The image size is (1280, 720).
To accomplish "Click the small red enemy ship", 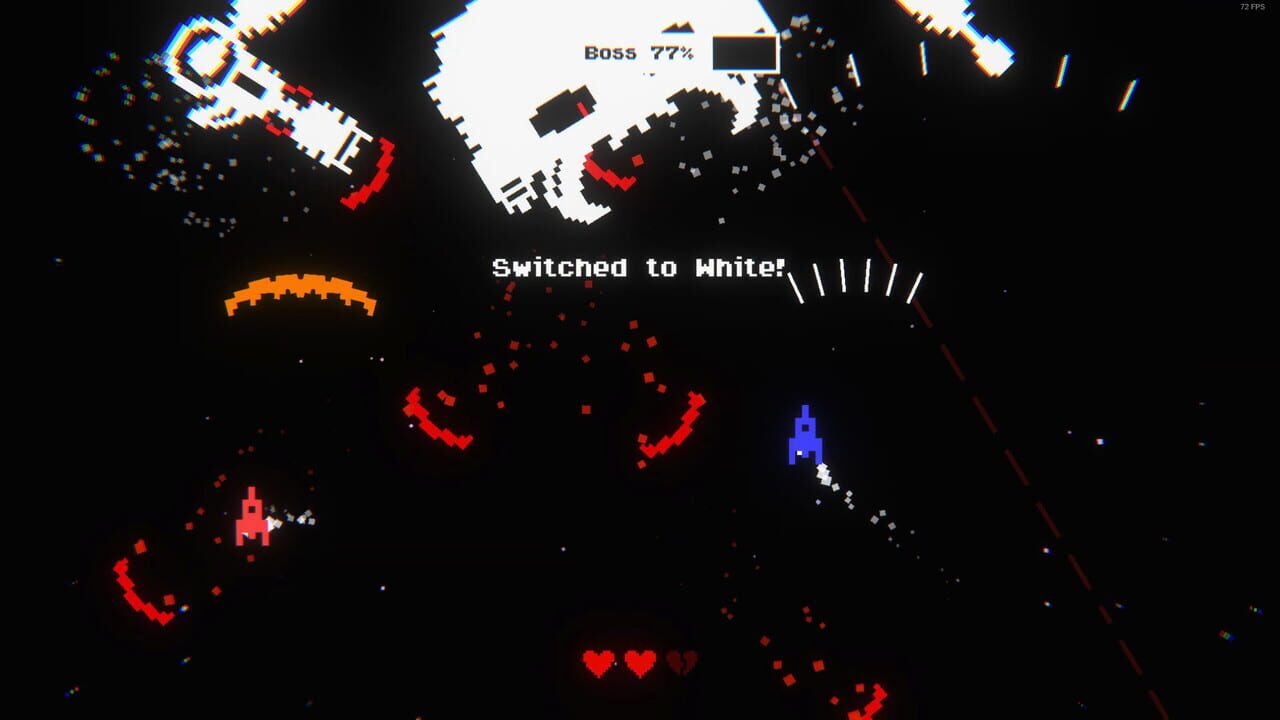I will pyautogui.click(x=252, y=517).
